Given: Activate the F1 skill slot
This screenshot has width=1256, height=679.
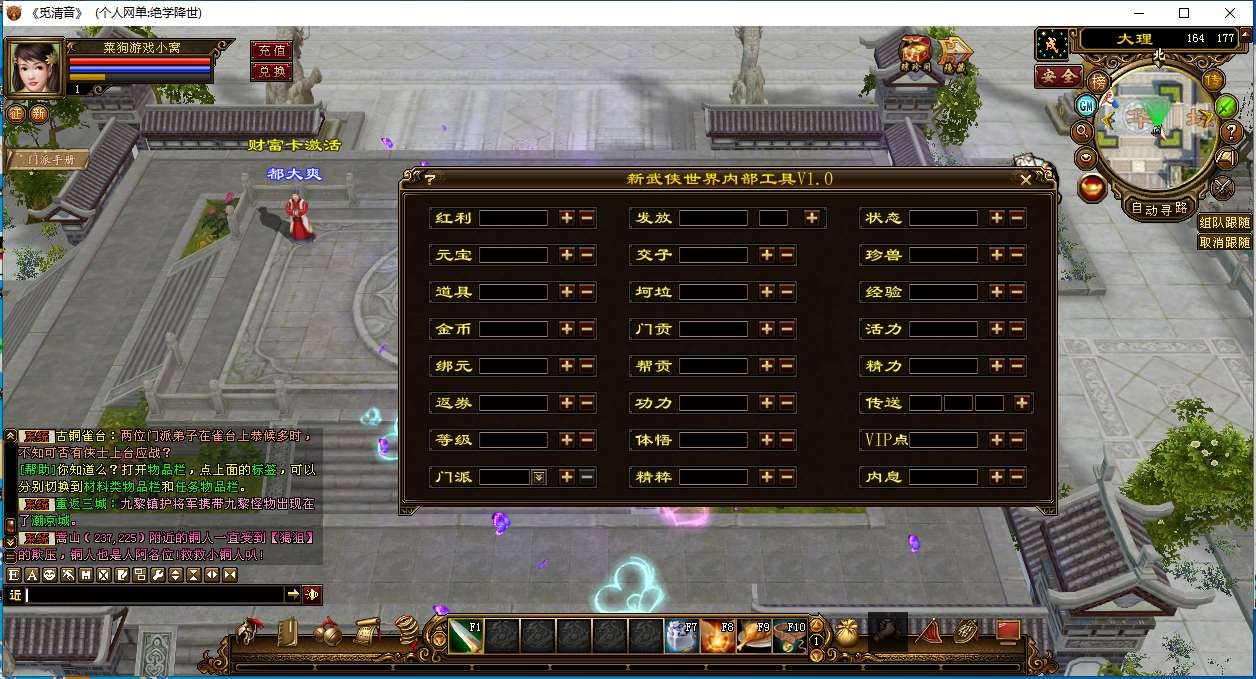Looking at the screenshot, I should [x=466, y=636].
